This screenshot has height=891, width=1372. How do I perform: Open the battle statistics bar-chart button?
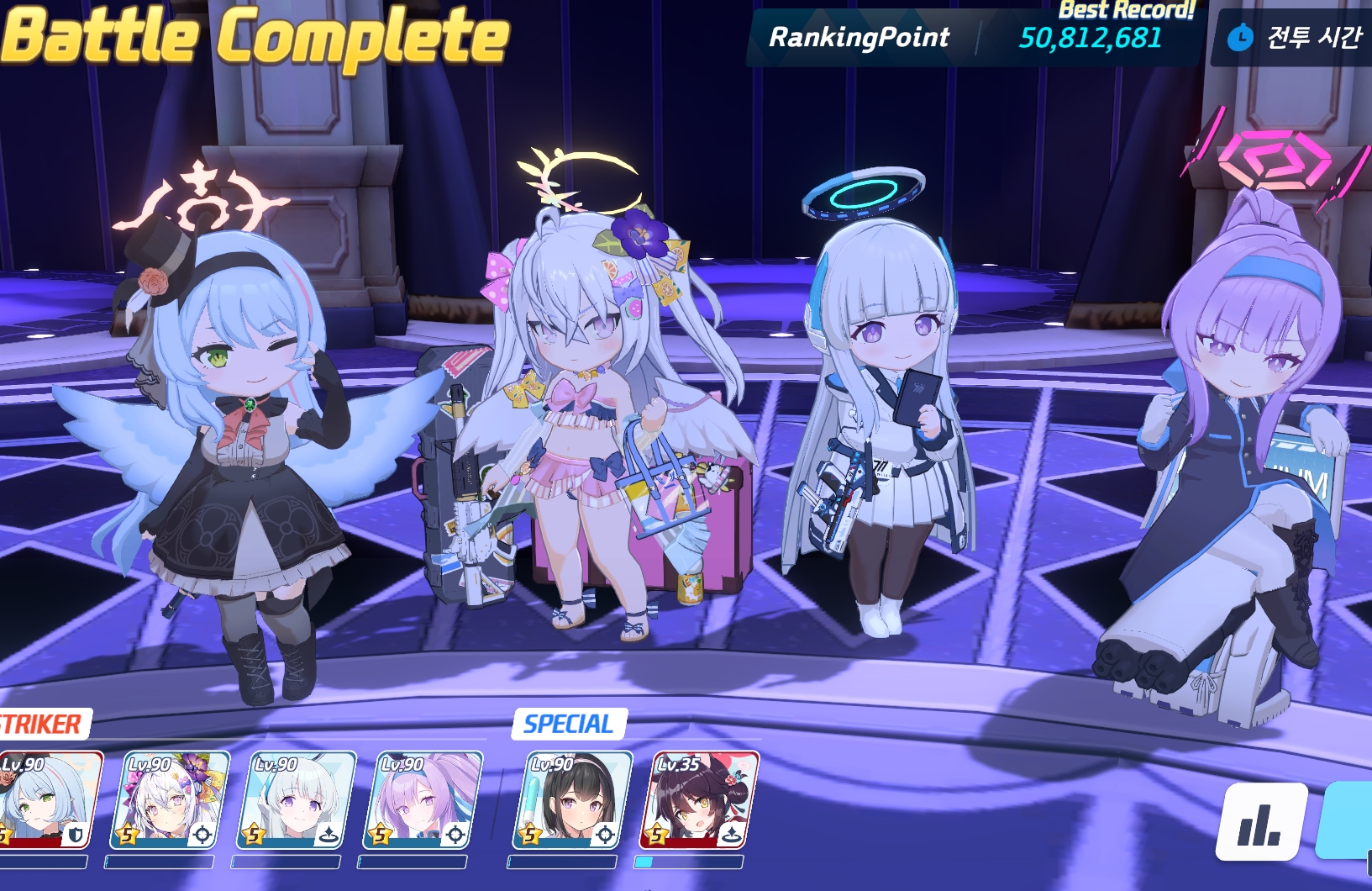pos(1260,822)
